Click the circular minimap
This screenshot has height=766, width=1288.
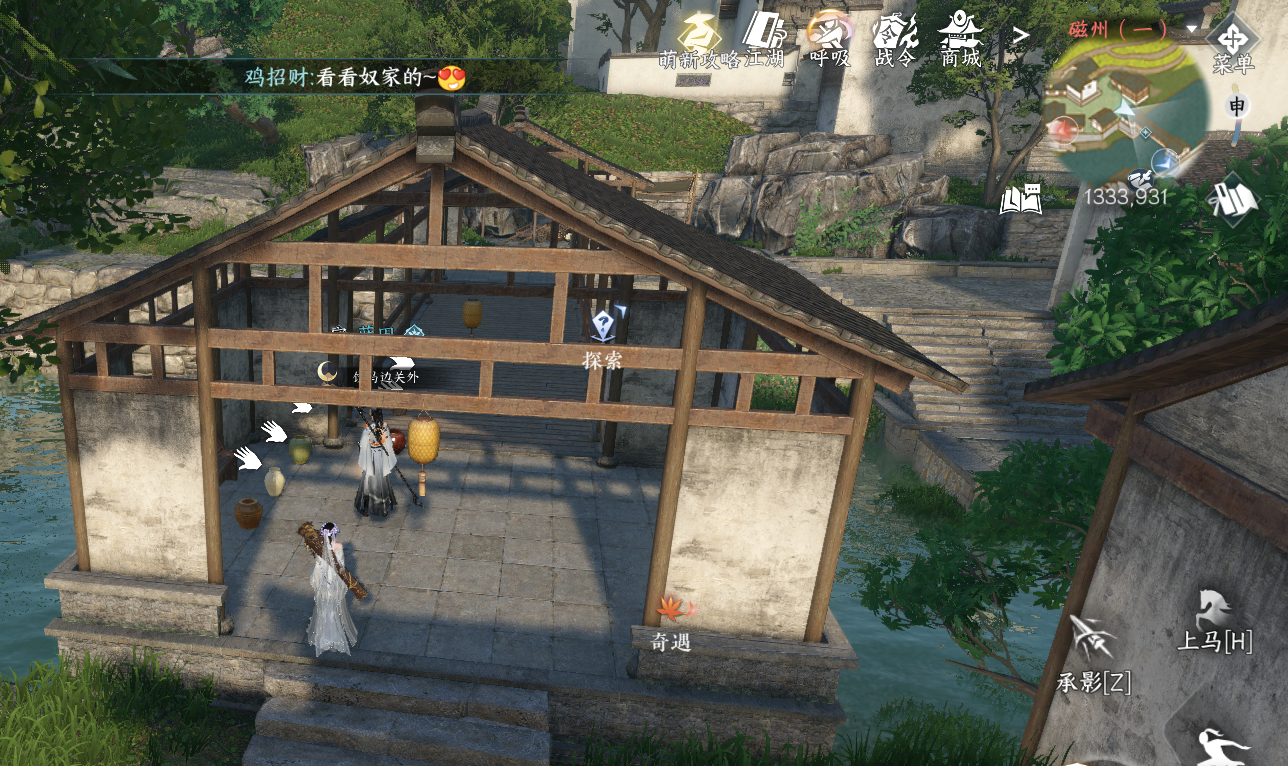pos(1124,110)
